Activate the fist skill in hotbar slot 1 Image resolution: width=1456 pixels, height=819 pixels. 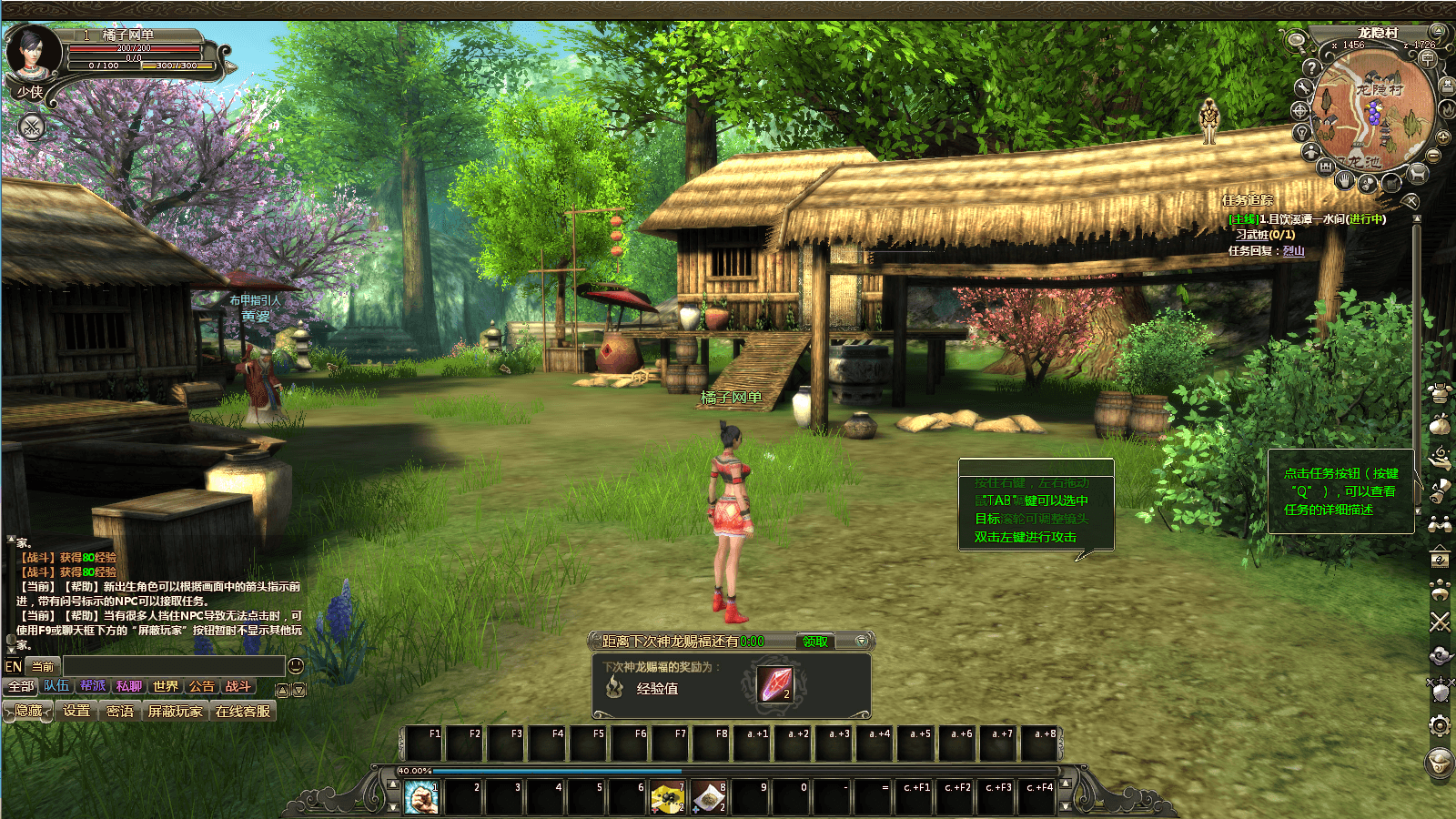point(421,798)
